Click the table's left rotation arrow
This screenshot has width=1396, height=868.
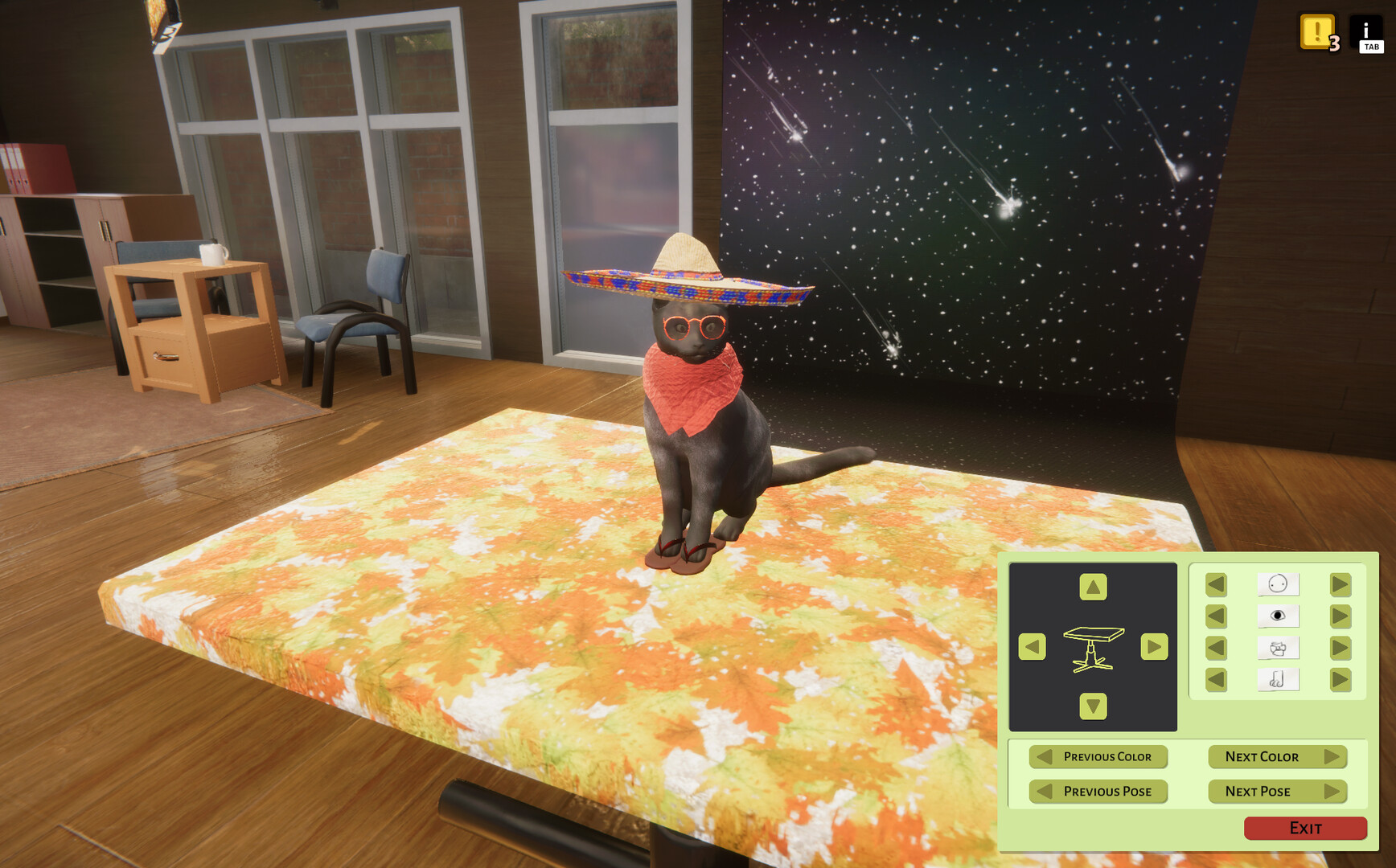coord(1031,645)
